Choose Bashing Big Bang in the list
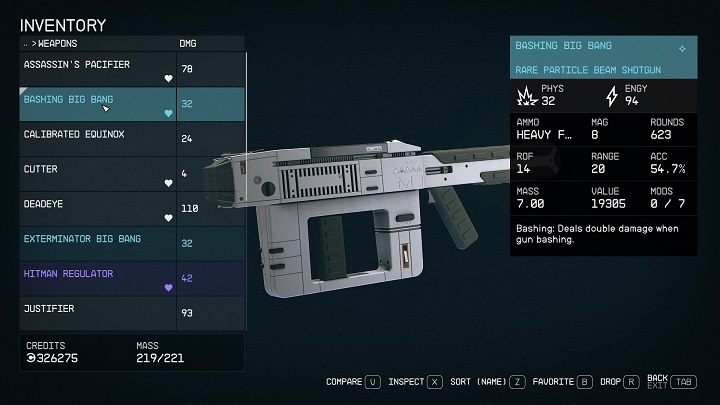The height and width of the screenshot is (405, 720). click(98, 101)
